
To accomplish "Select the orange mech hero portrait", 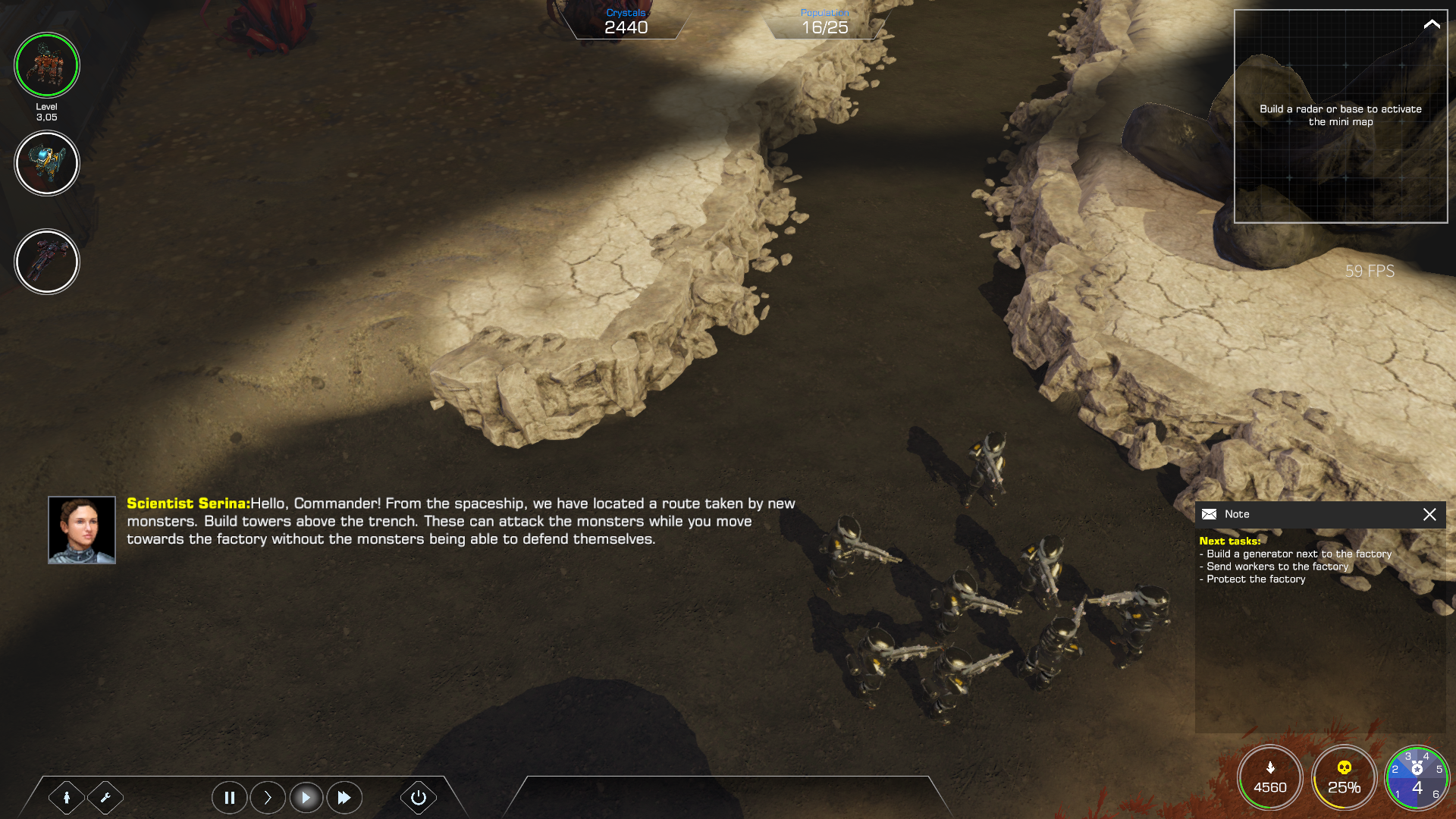I will pyautogui.click(x=46, y=65).
